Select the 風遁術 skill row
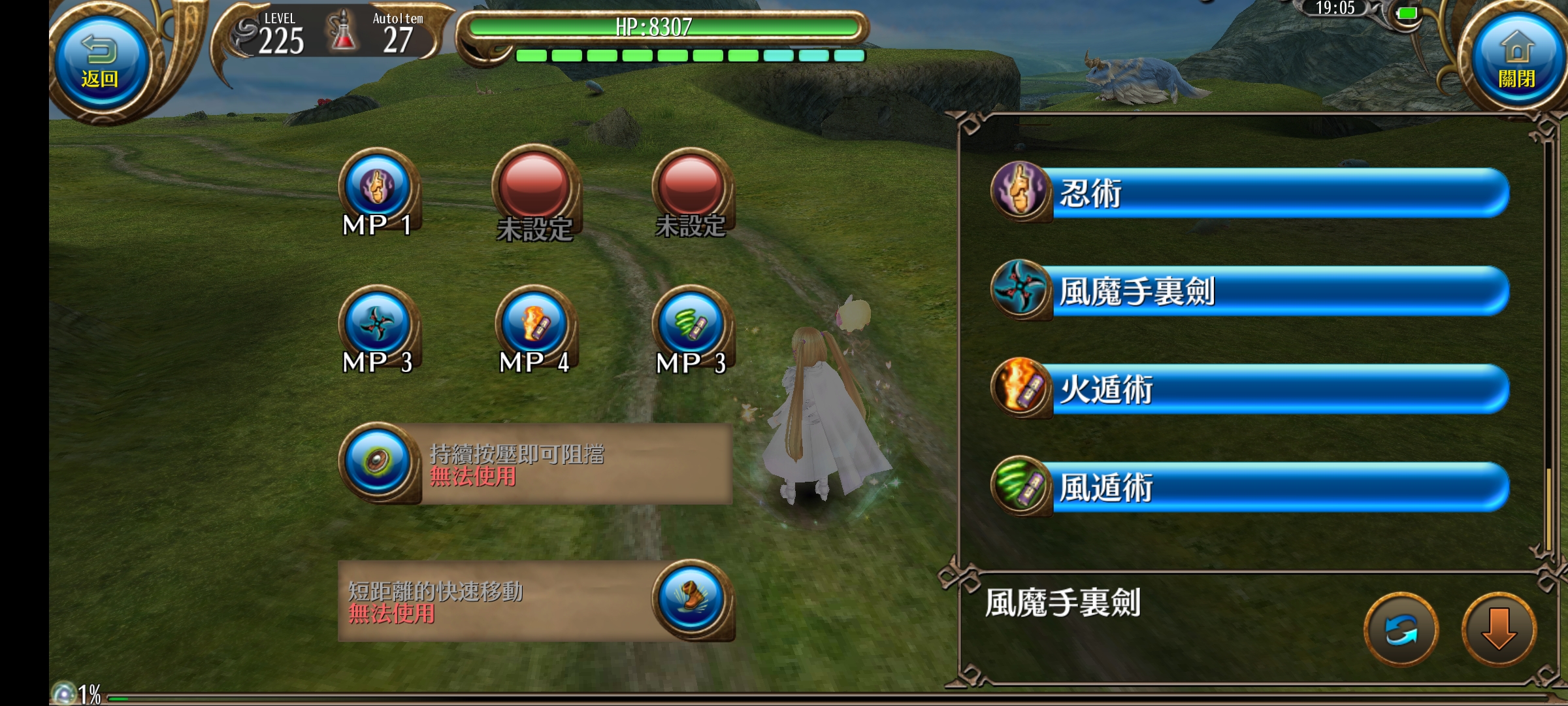1568x706 pixels. tap(1249, 487)
